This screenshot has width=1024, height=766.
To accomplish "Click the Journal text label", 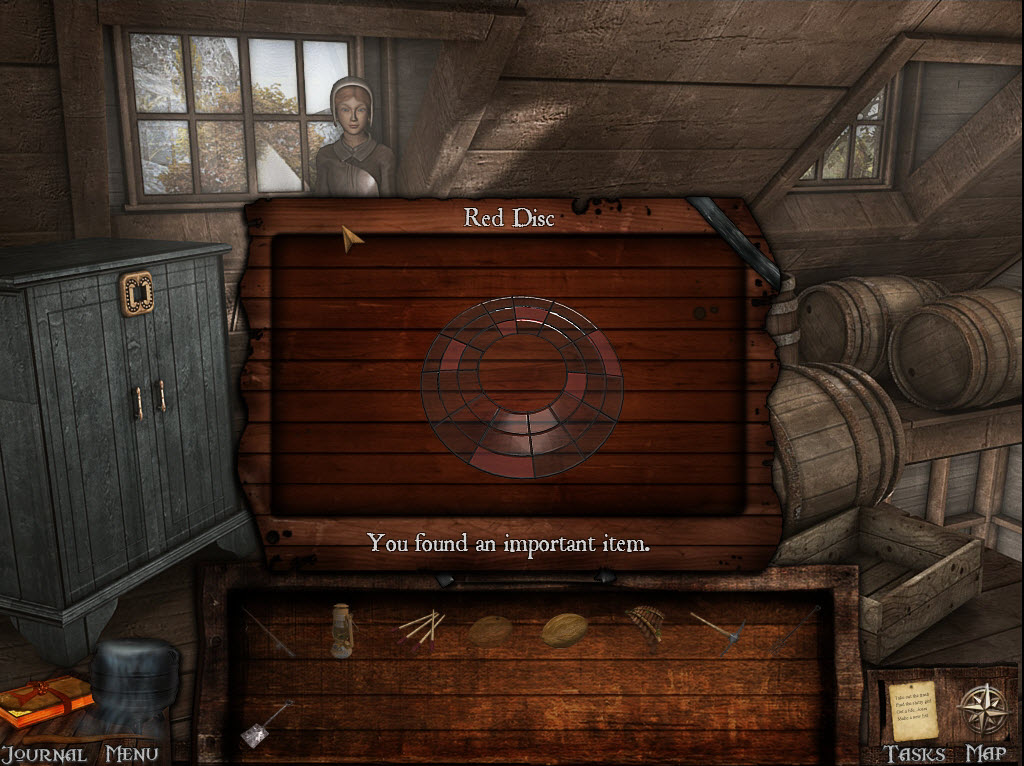I will [42, 754].
